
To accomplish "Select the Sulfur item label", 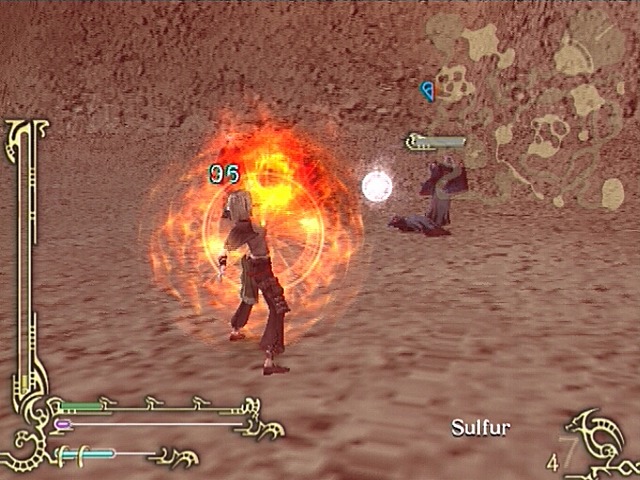I will (x=480, y=428).
